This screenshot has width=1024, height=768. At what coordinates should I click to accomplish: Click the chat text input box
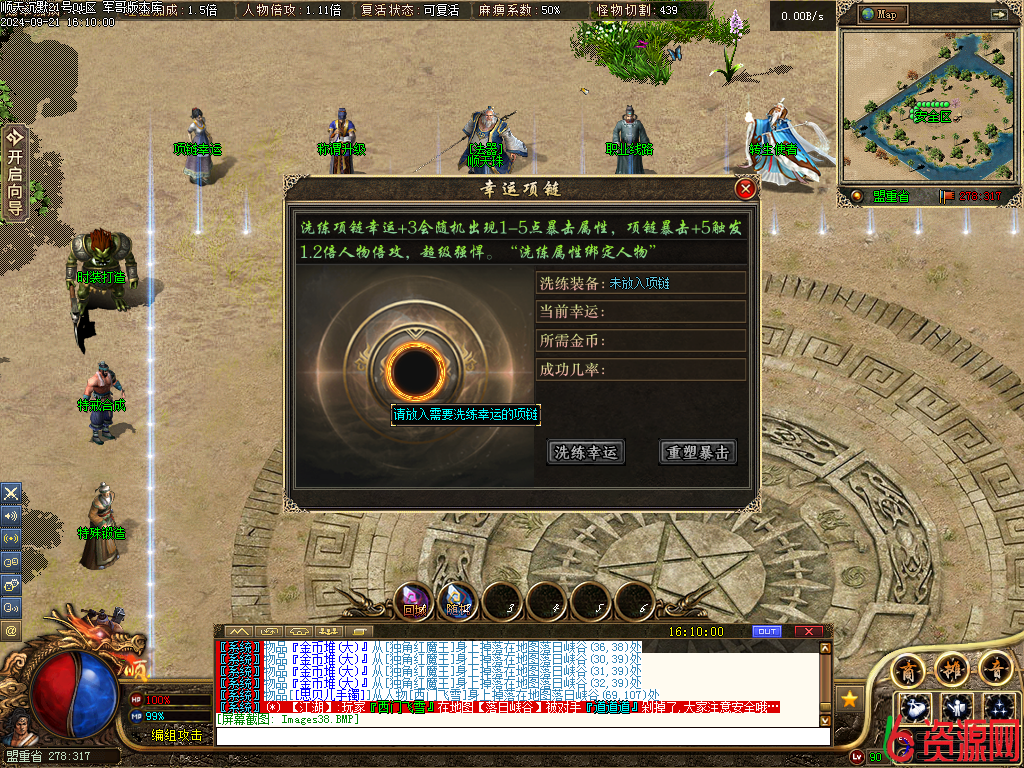click(x=522, y=735)
